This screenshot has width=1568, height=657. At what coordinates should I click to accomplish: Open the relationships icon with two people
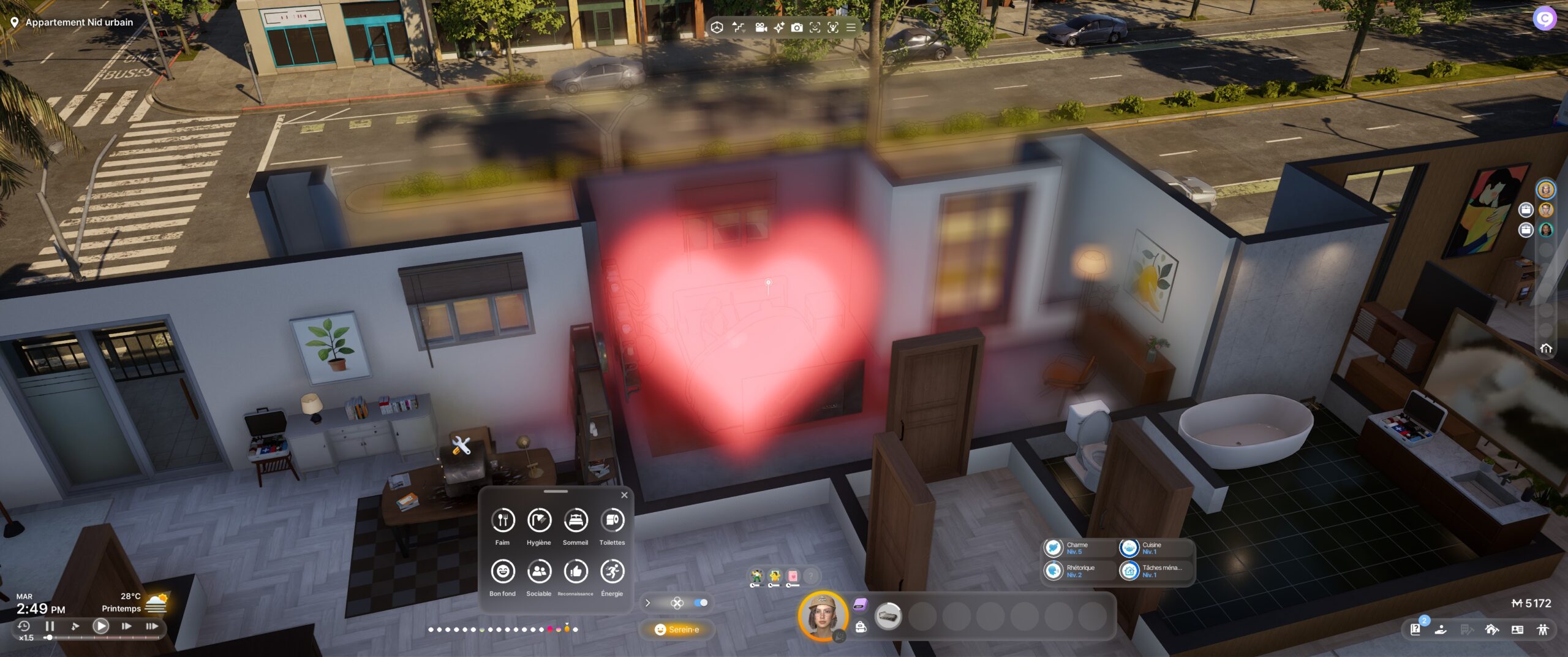coord(1542,629)
